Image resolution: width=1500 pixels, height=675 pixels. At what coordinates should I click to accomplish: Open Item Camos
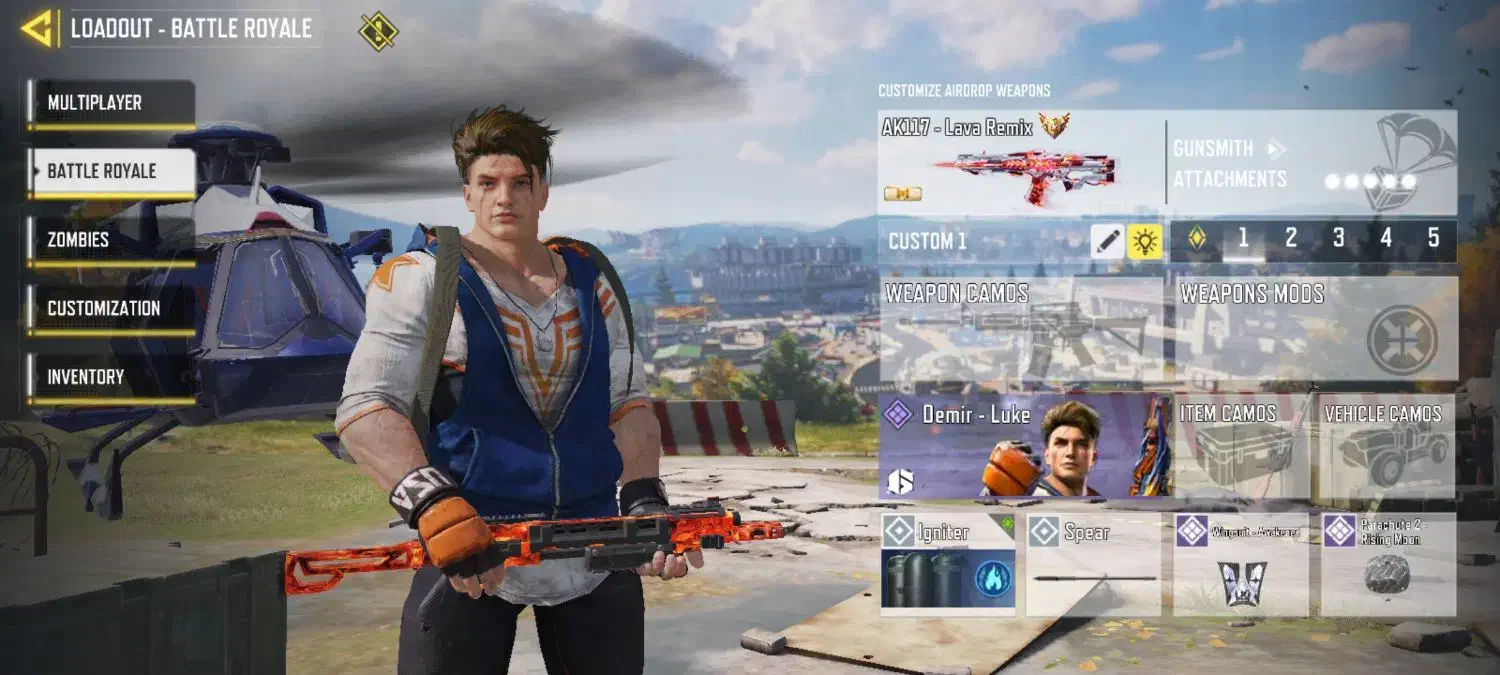coord(1241,447)
